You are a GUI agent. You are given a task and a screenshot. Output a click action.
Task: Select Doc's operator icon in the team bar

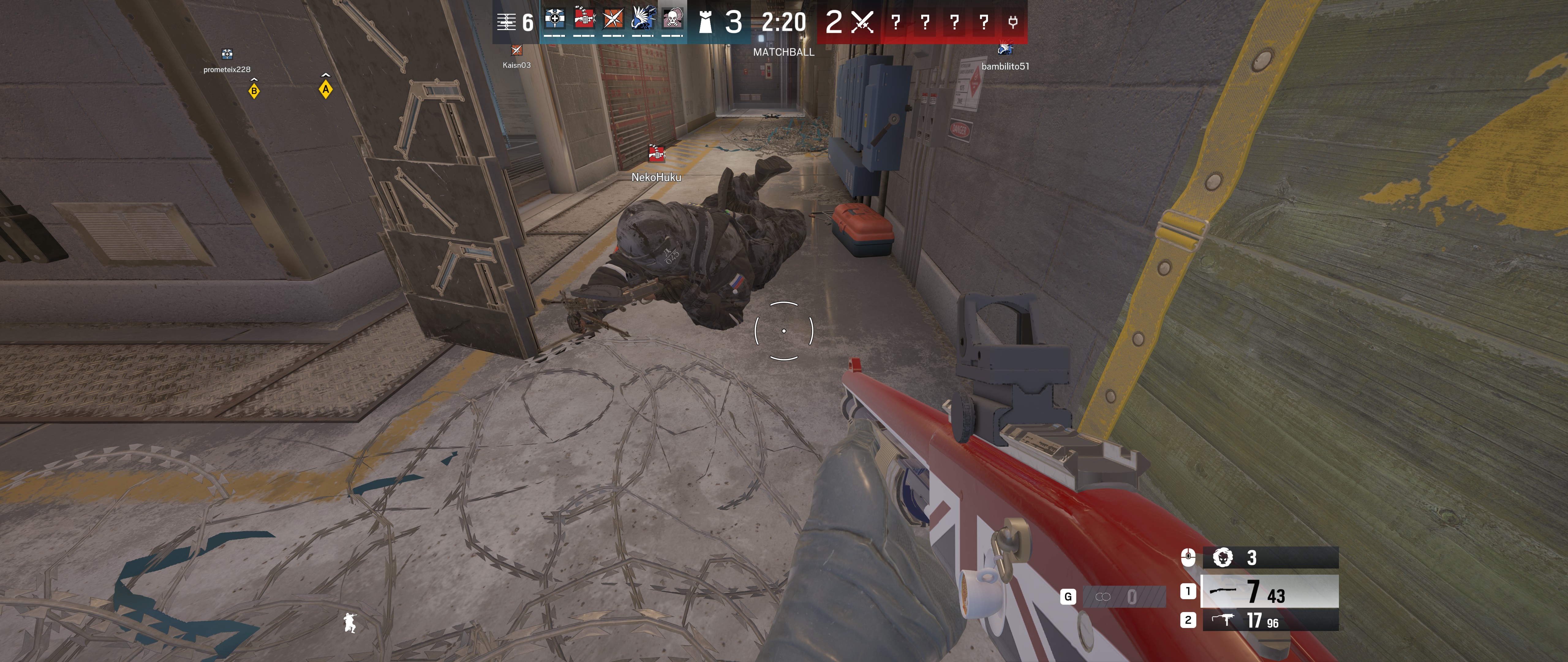555,20
